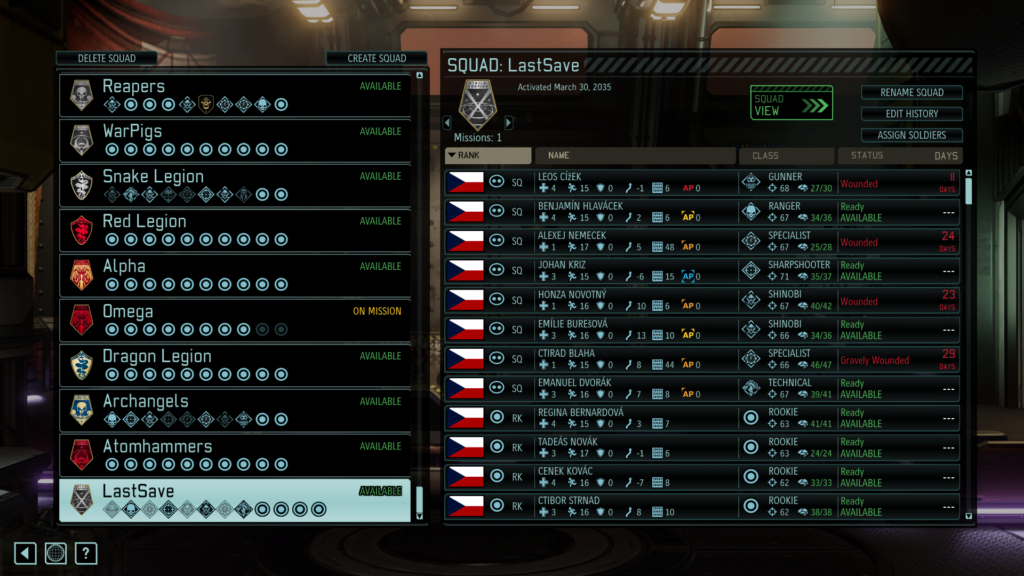This screenshot has width=1024, height=576.
Task: Rename the current squad
Action: pos(911,93)
